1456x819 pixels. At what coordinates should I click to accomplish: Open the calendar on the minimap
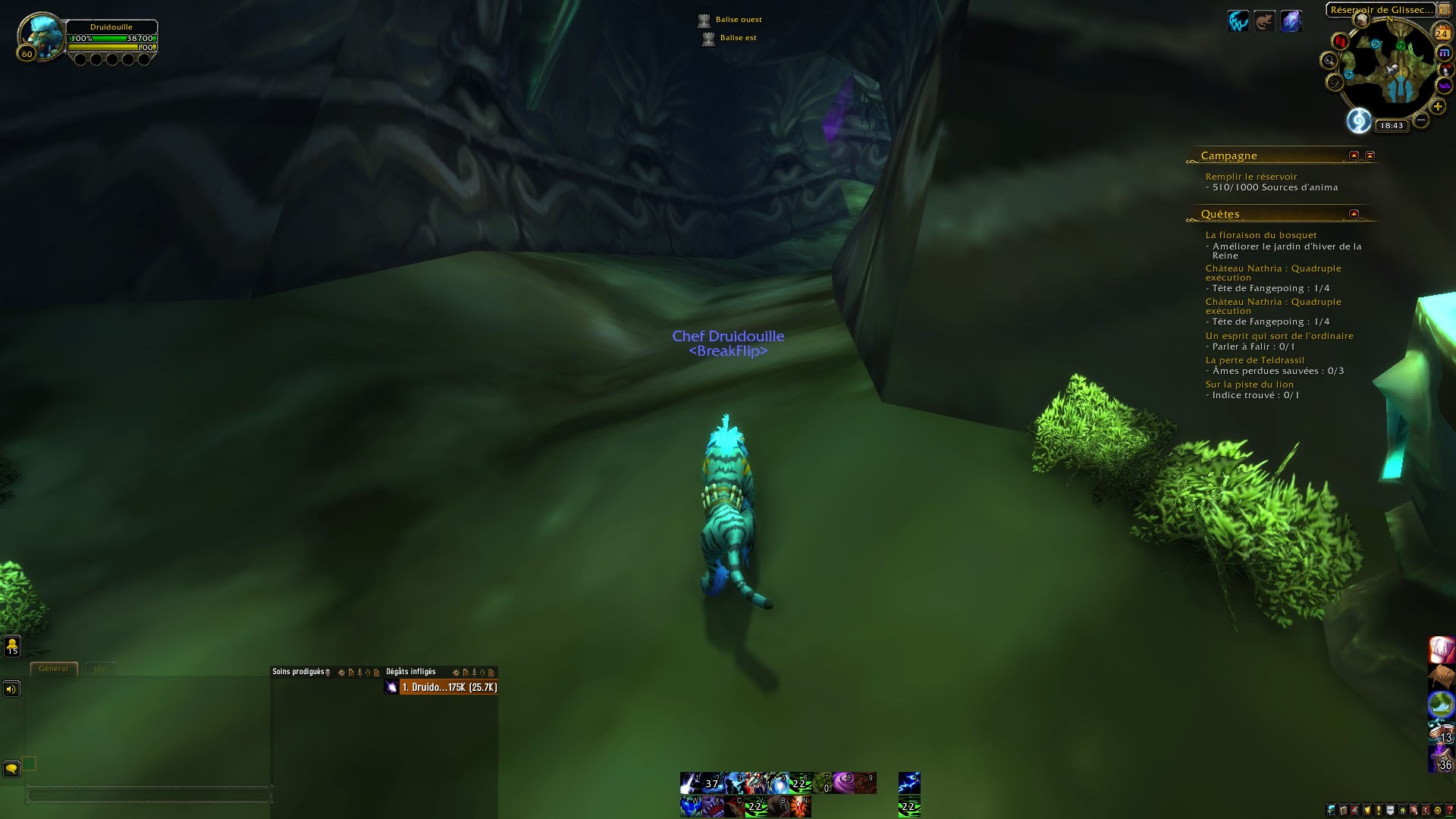pyautogui.click(x=1442, y=33)
